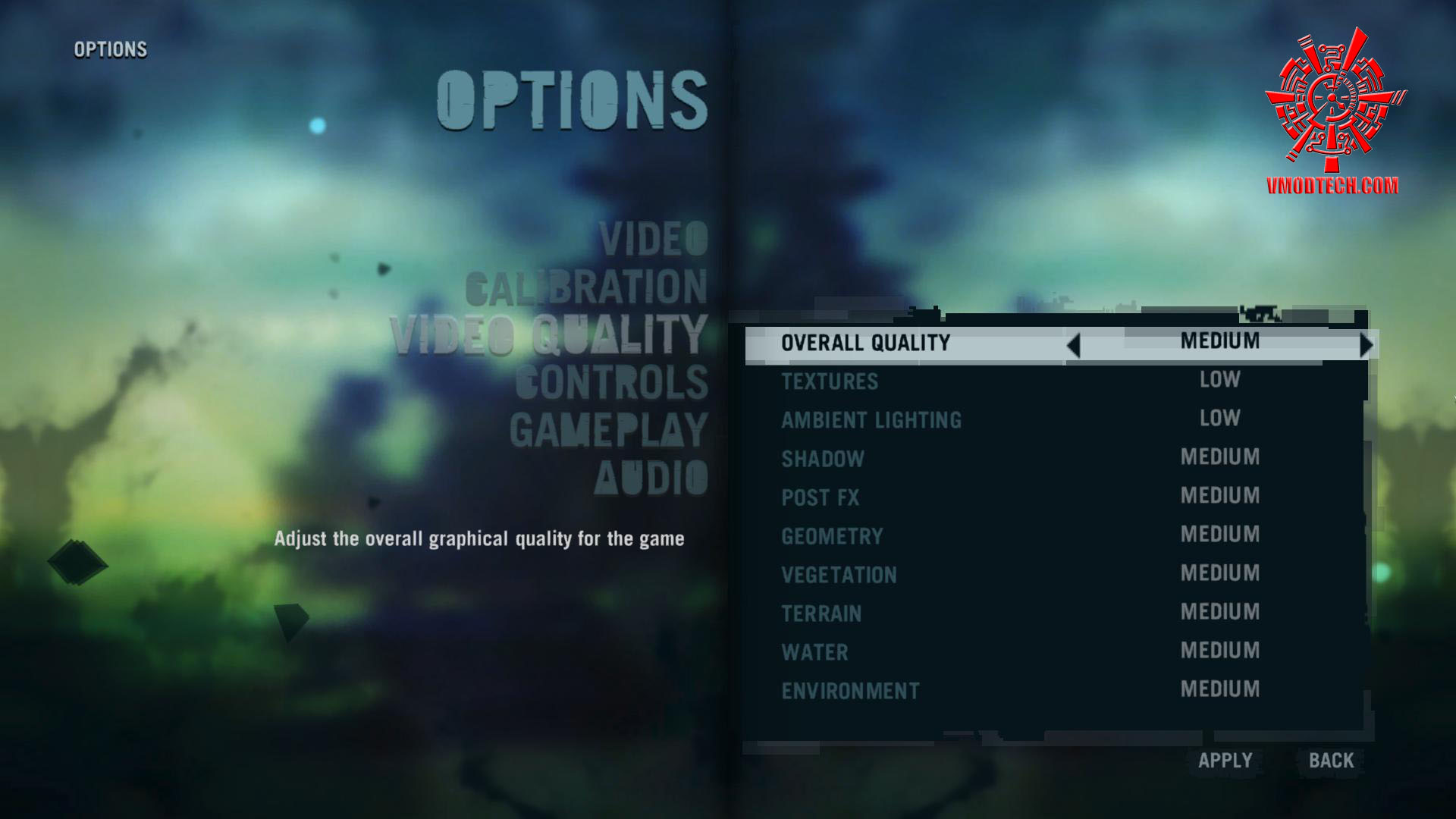
Task: Switch to the Video Quality section
Action: click(549, 335)
